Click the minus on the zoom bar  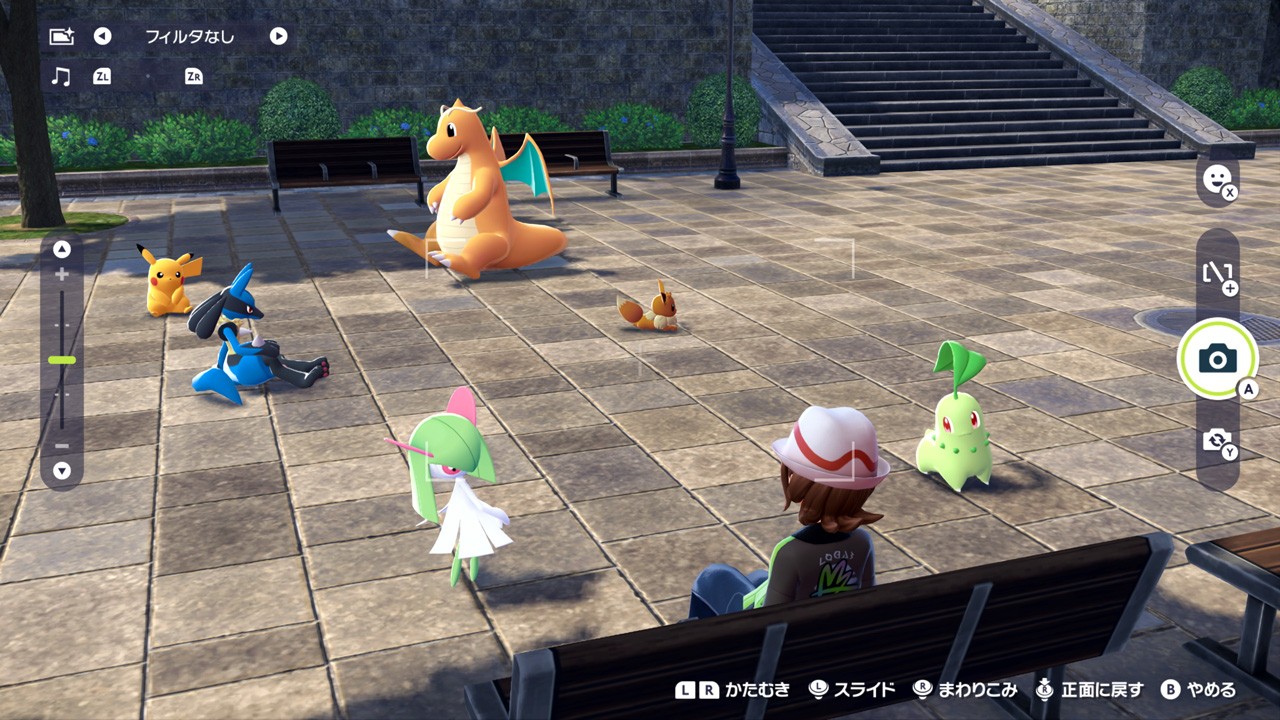[x=60, y=444]
